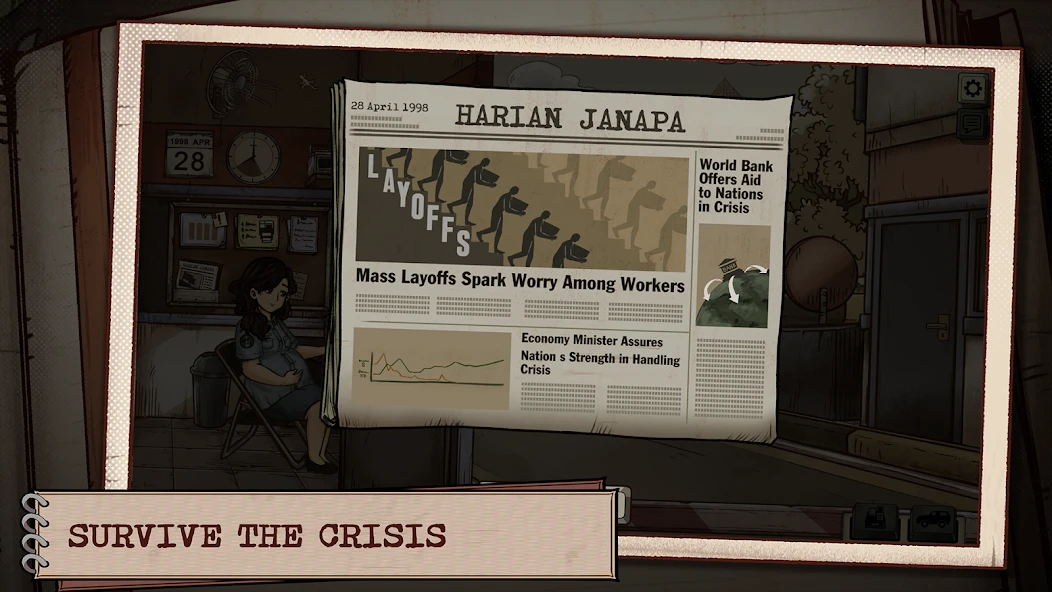Open the speech bubble message log
Screen dimensions: 1052x592
point(972,123)
